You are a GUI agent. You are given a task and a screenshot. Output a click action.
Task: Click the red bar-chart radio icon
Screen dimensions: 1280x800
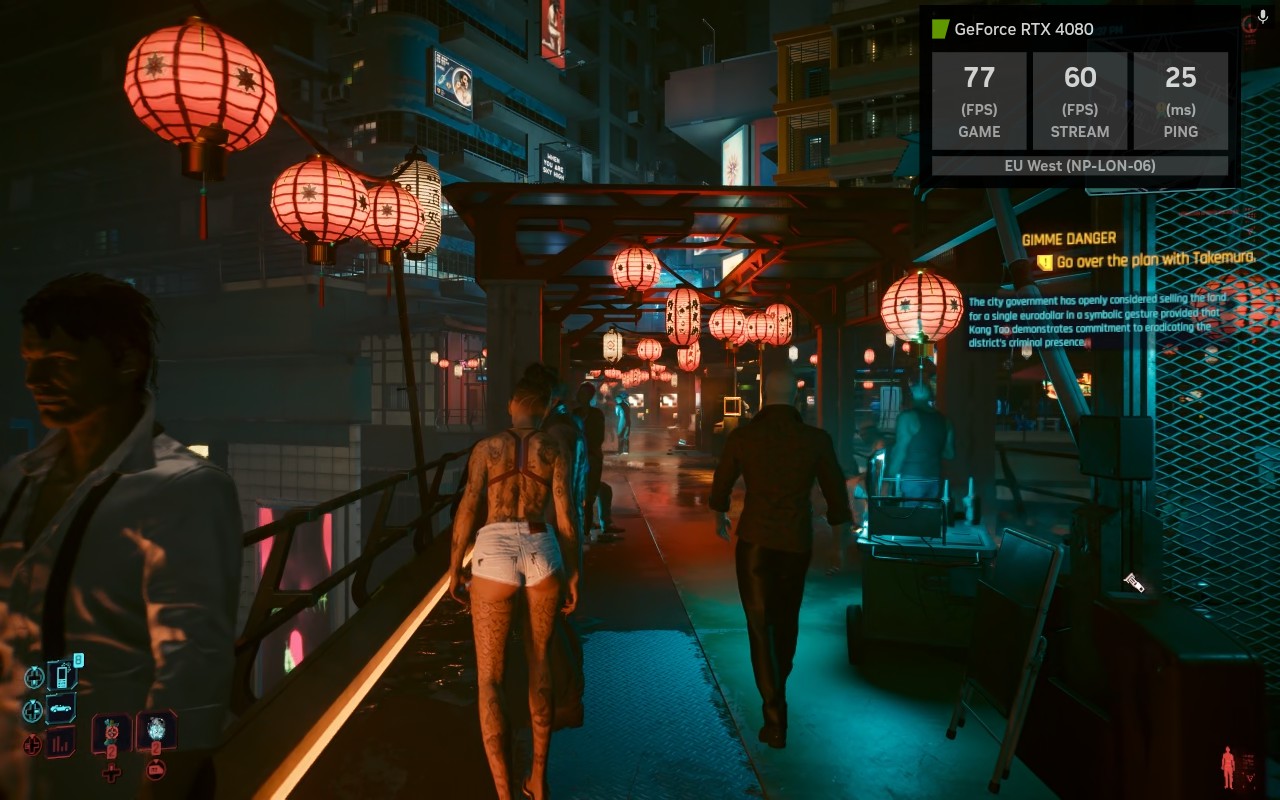click(60, 742)
